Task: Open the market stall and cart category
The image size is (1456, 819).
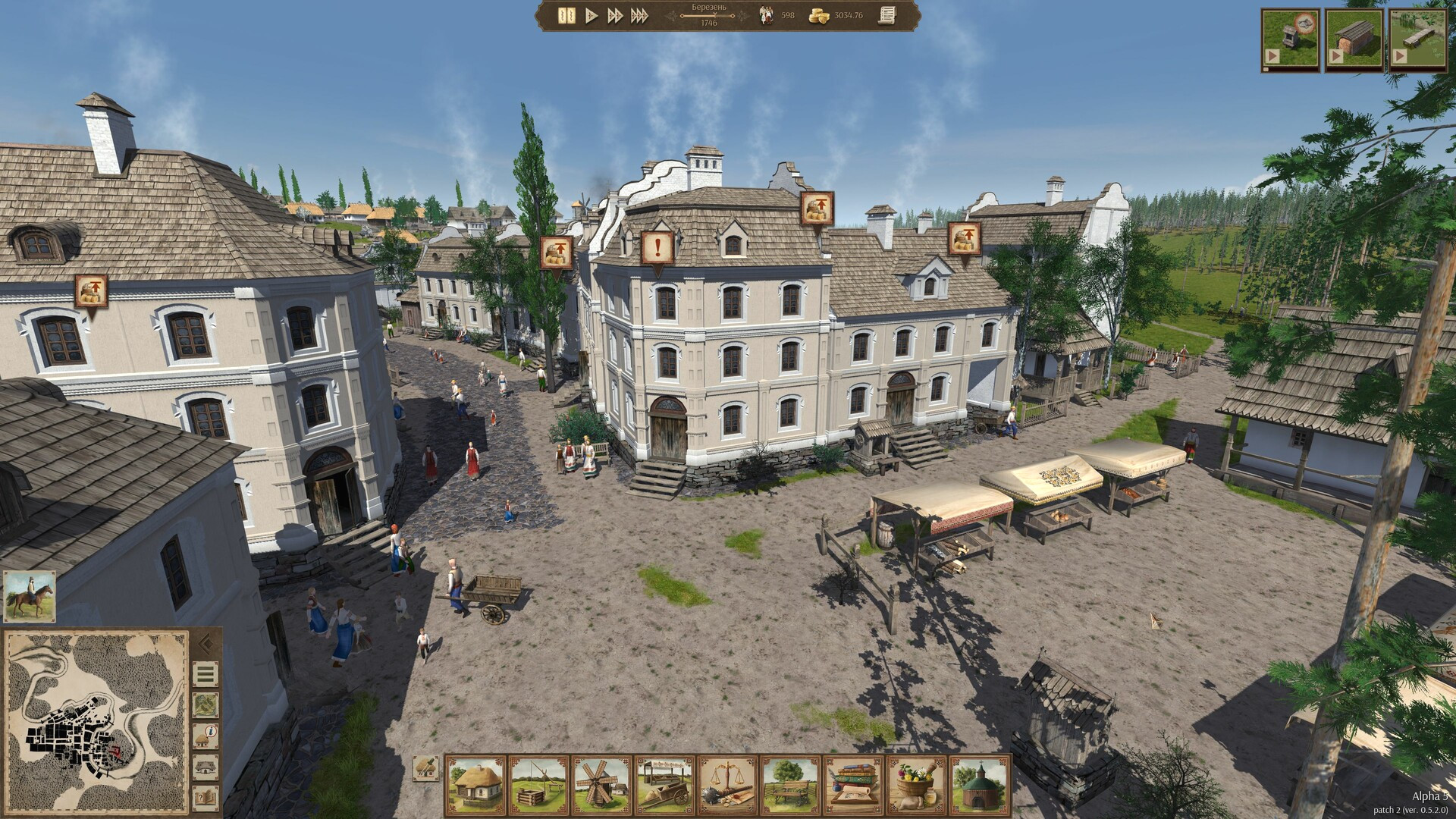Action: coord(664,784)
